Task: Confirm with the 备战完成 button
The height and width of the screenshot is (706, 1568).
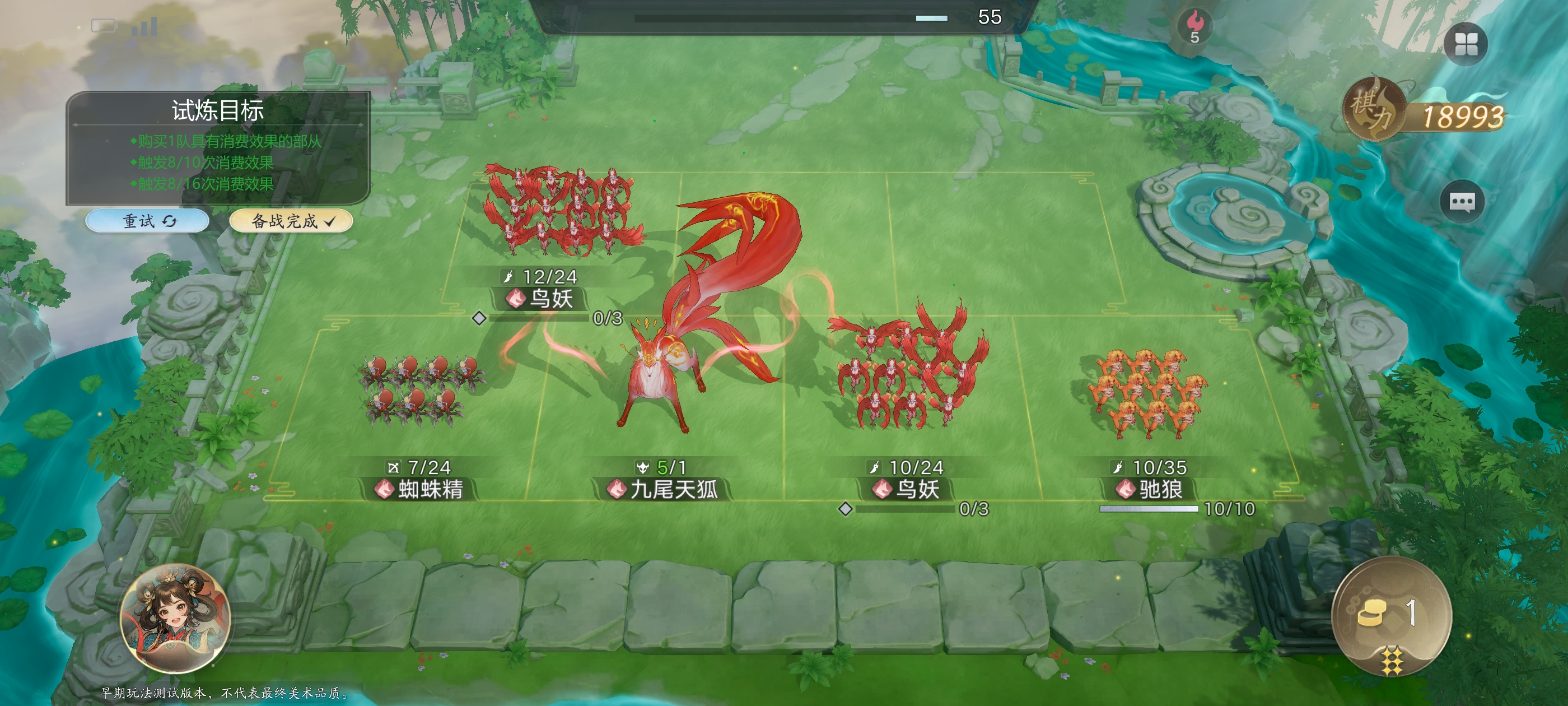Action: point(291,221)
